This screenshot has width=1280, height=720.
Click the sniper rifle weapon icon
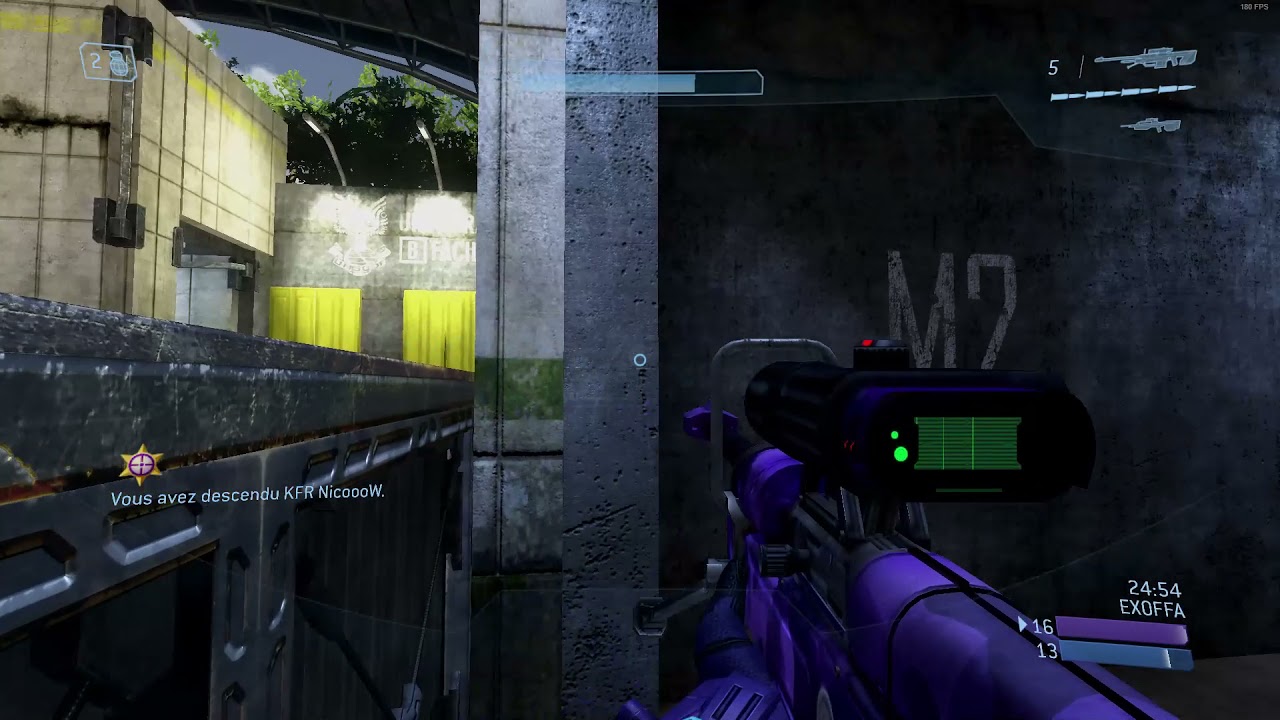(x=1145, y=59)
